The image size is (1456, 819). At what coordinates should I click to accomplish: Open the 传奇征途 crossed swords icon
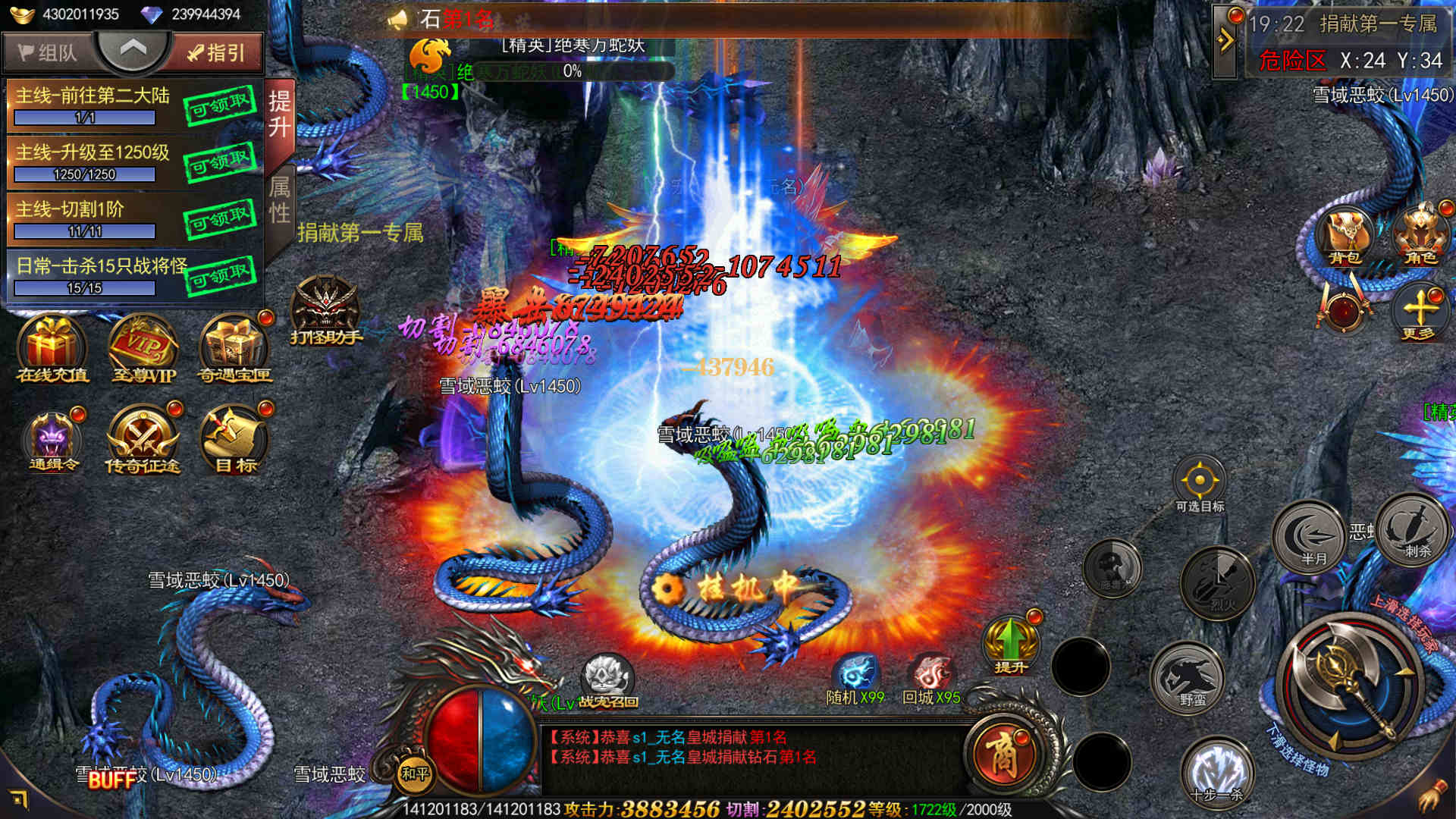[x=143, y=441]
